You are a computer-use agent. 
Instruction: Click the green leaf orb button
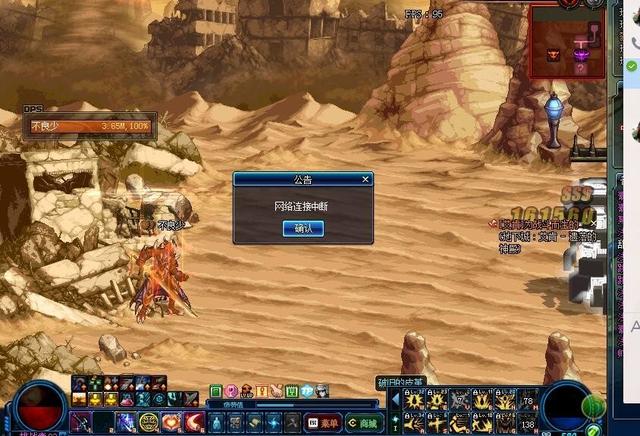pos(593,405)
